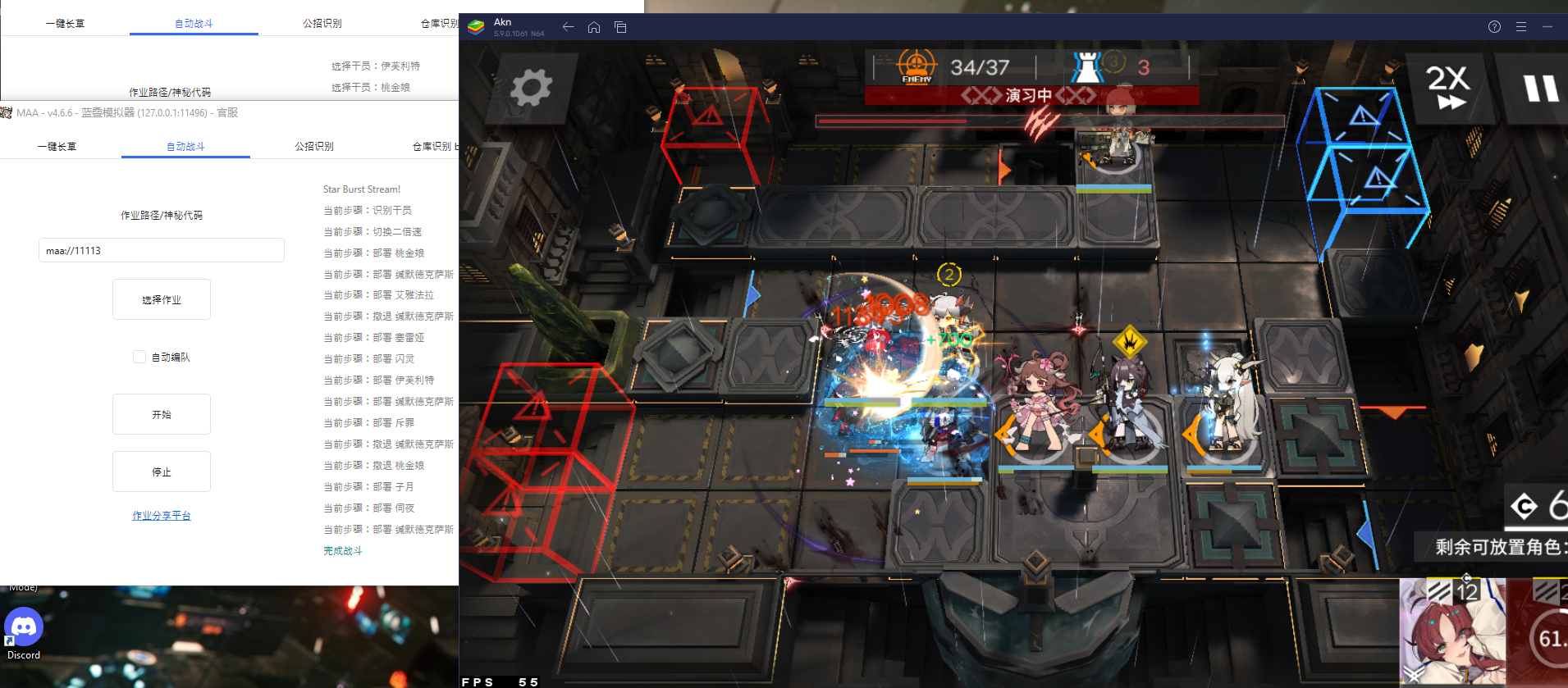Open Discord from the taskbar
1568x688 pixels.
[x=23, y=628]
